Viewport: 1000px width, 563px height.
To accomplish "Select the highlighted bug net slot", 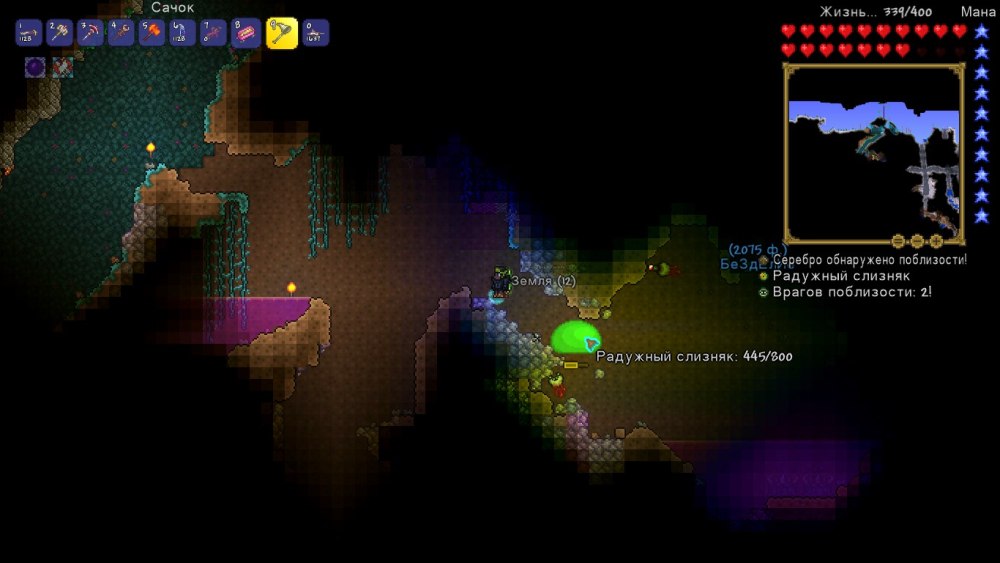I will pos(281,33).
